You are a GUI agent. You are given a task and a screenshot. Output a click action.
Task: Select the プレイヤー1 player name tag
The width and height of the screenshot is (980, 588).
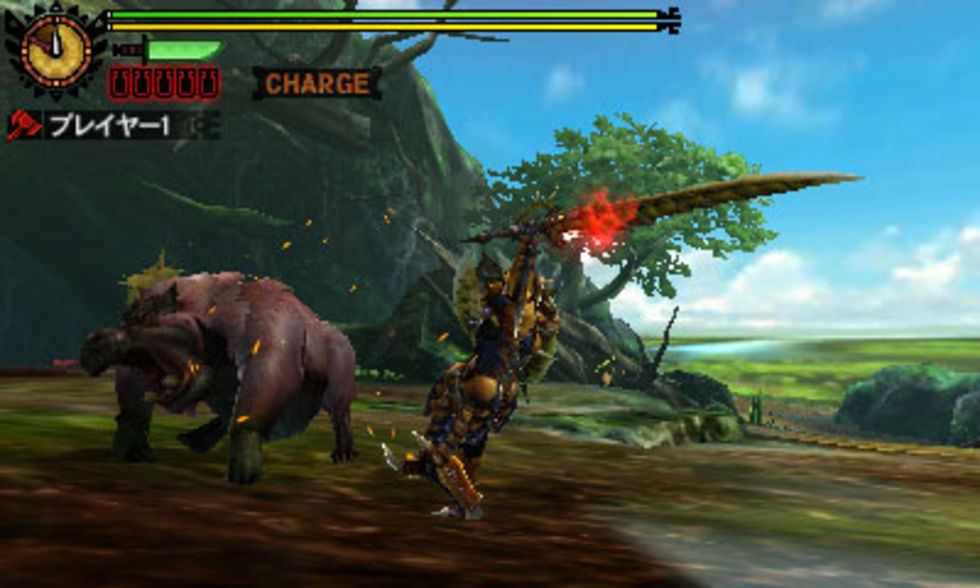point(110,126)
